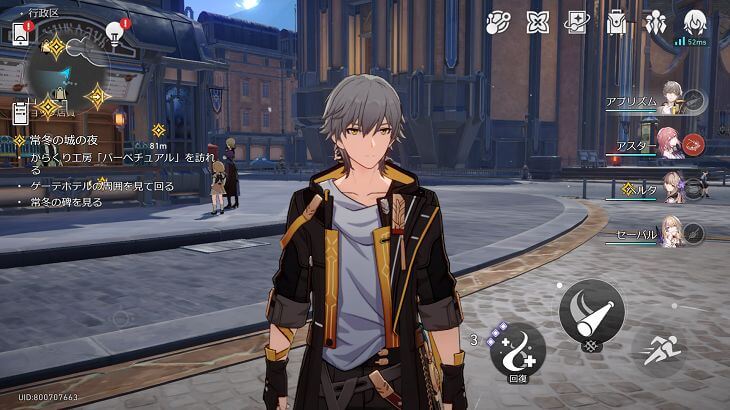The height and width of the screenshot is (410, 730).
Task: Tap the lightbulb tutorial hint icon
Action: 115,34
